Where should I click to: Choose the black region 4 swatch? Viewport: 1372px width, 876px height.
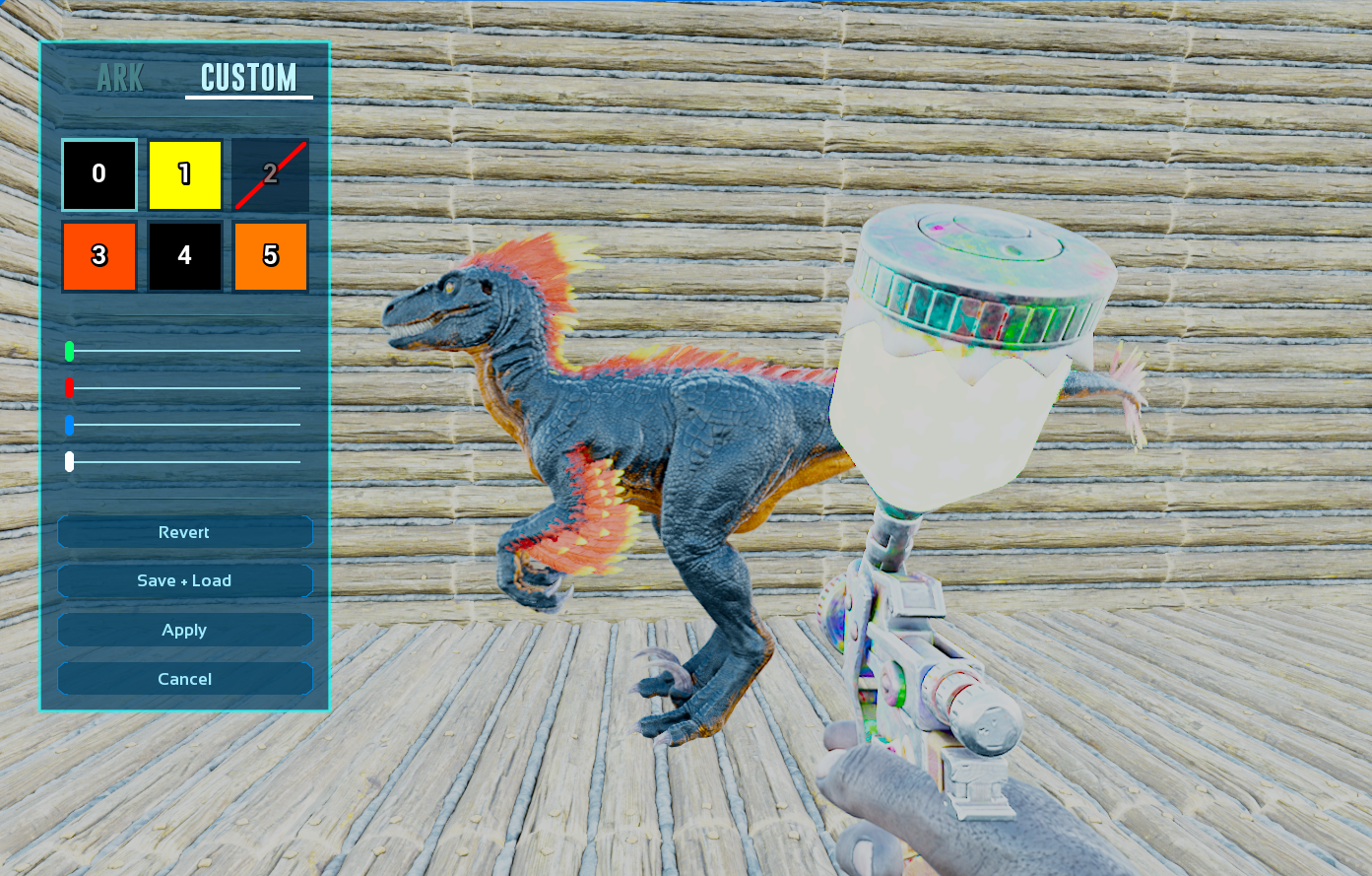pyautogui.click(x=185, y=256)
